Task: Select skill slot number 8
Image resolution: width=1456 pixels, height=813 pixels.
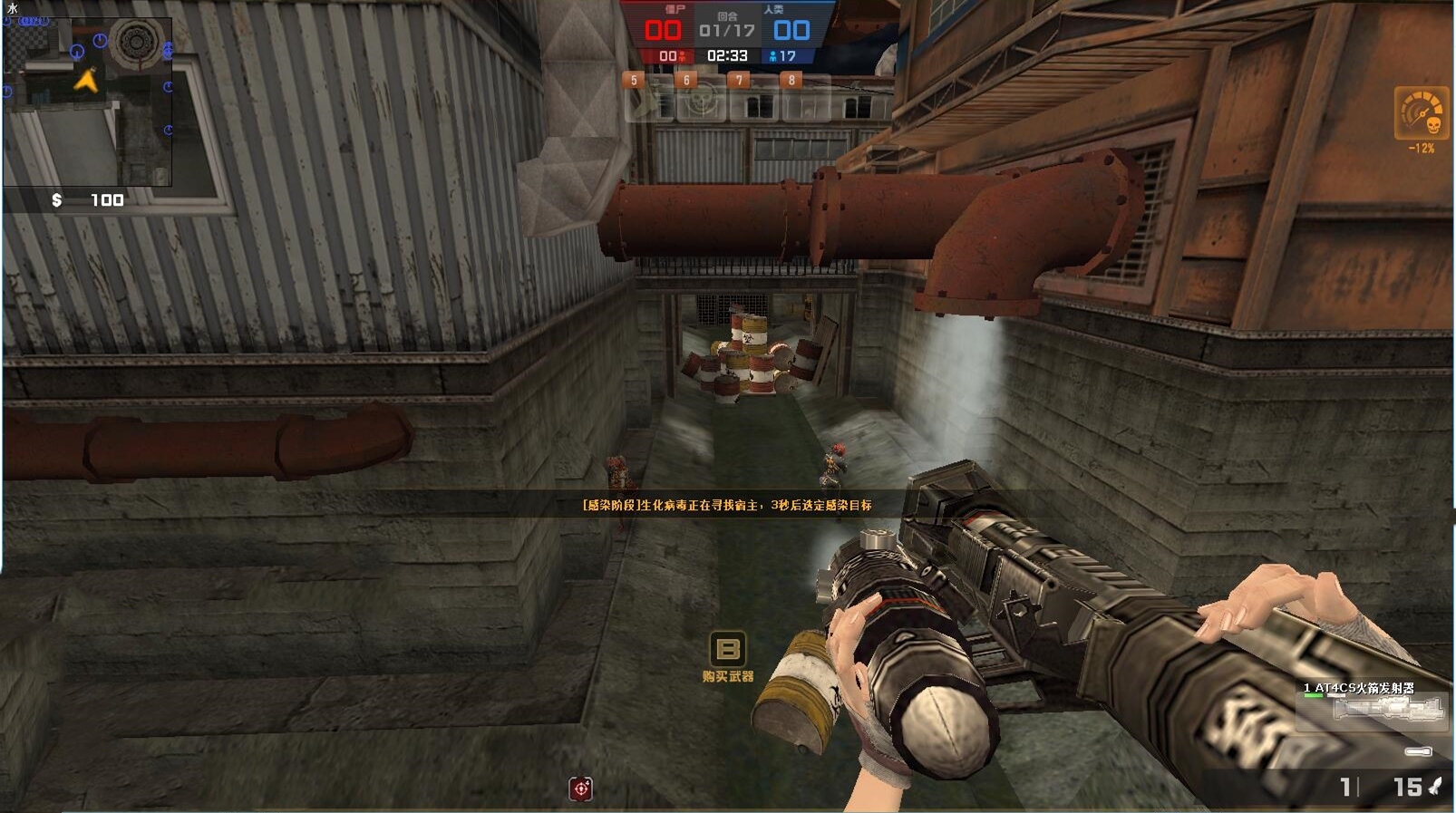Action: click(806, 101)
